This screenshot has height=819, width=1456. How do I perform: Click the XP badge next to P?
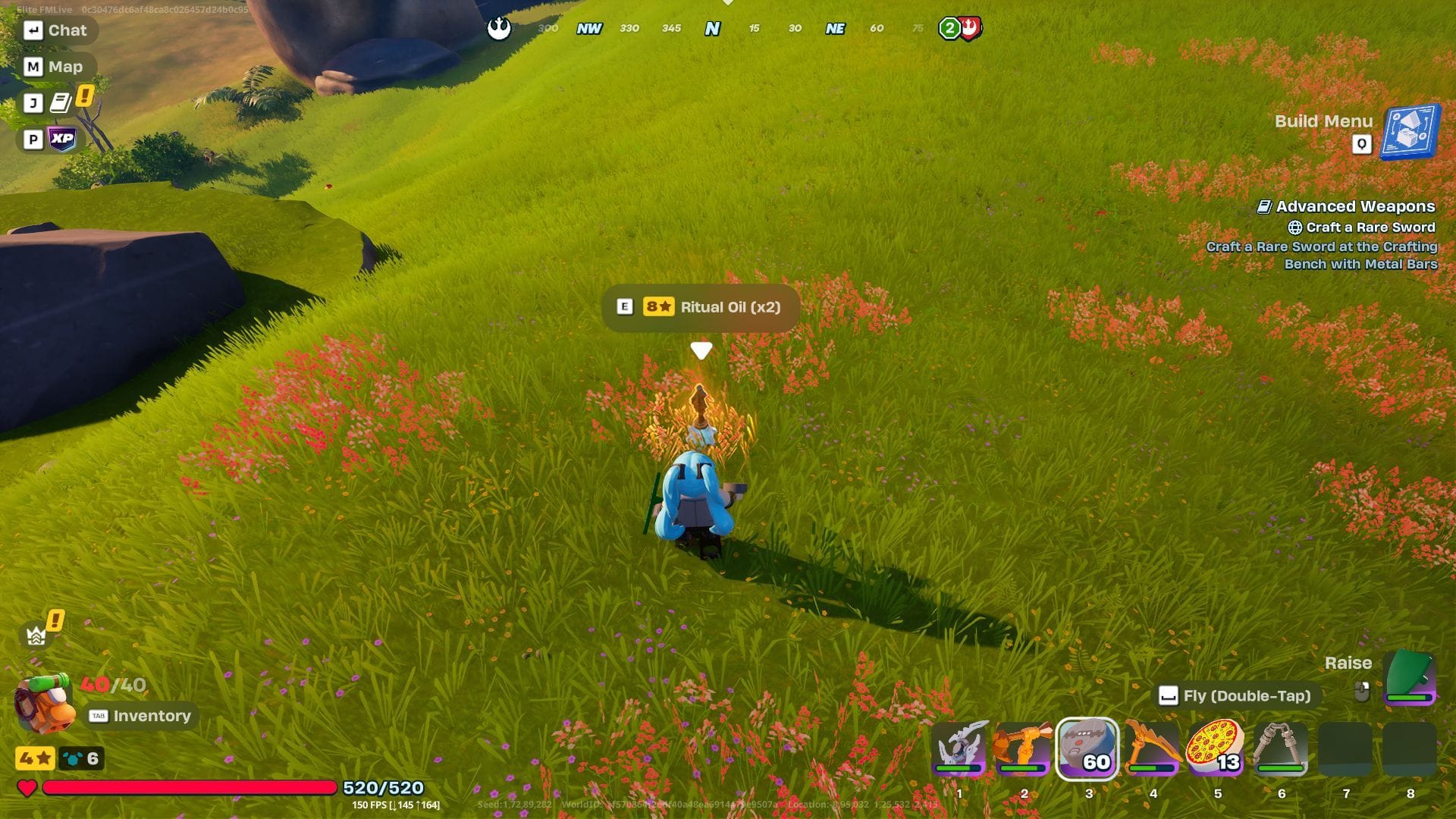(62, 138)
